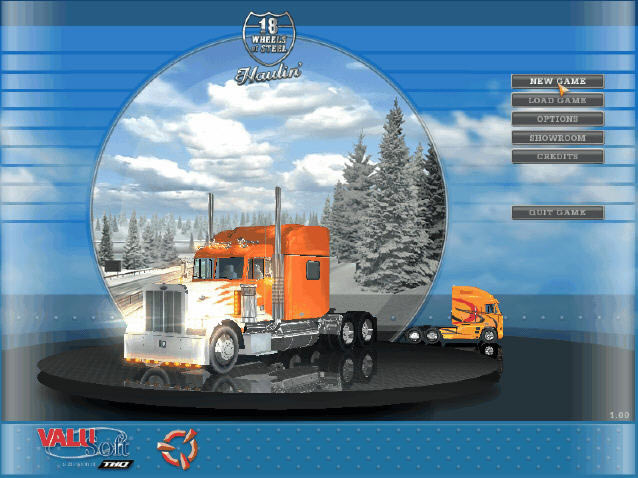Select Quit Game

[557, 213]
